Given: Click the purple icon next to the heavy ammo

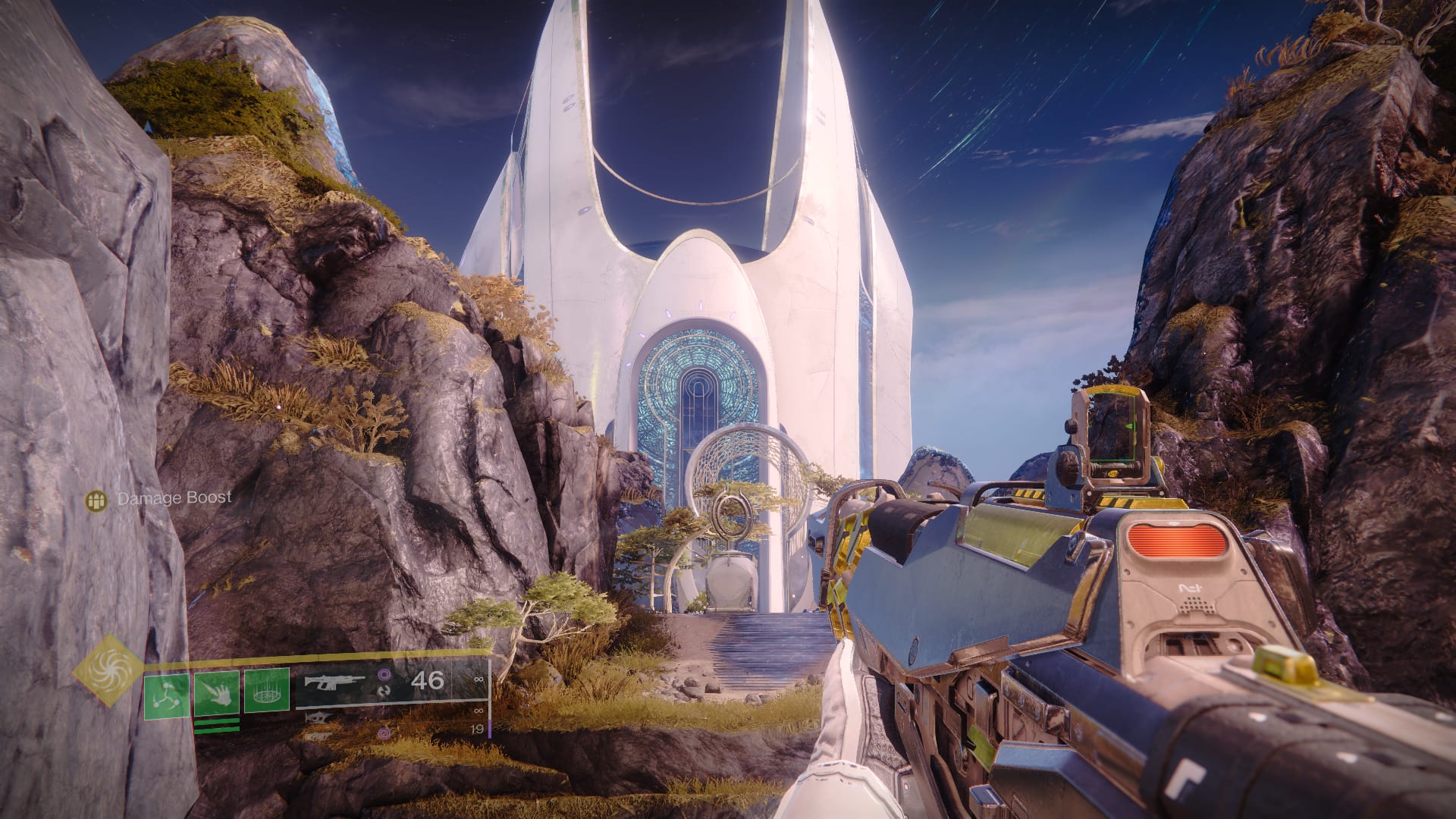Looking at the screenshot, I should [383, 734].
